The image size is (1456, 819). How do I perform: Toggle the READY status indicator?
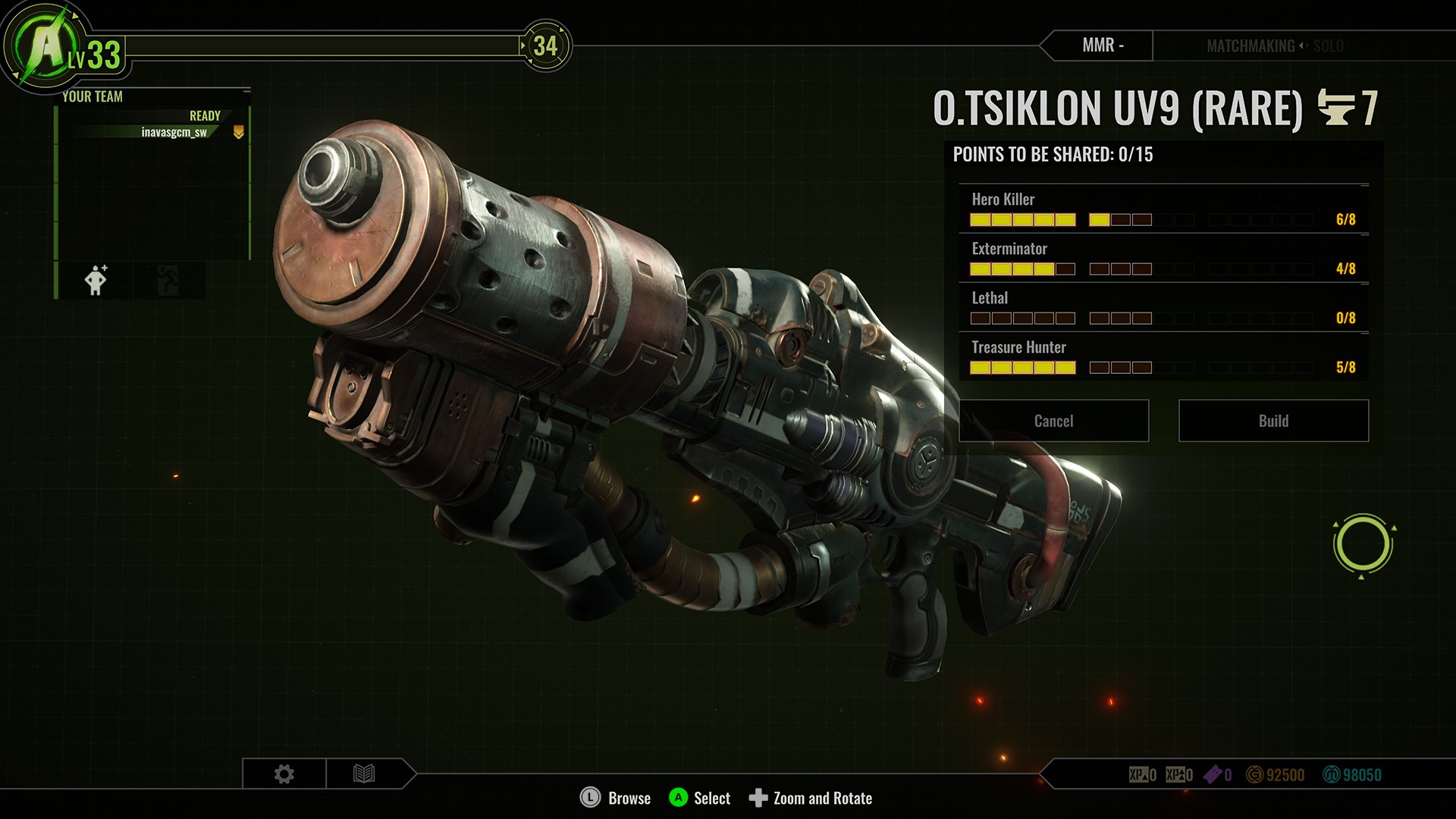click(x=203, y=115)
